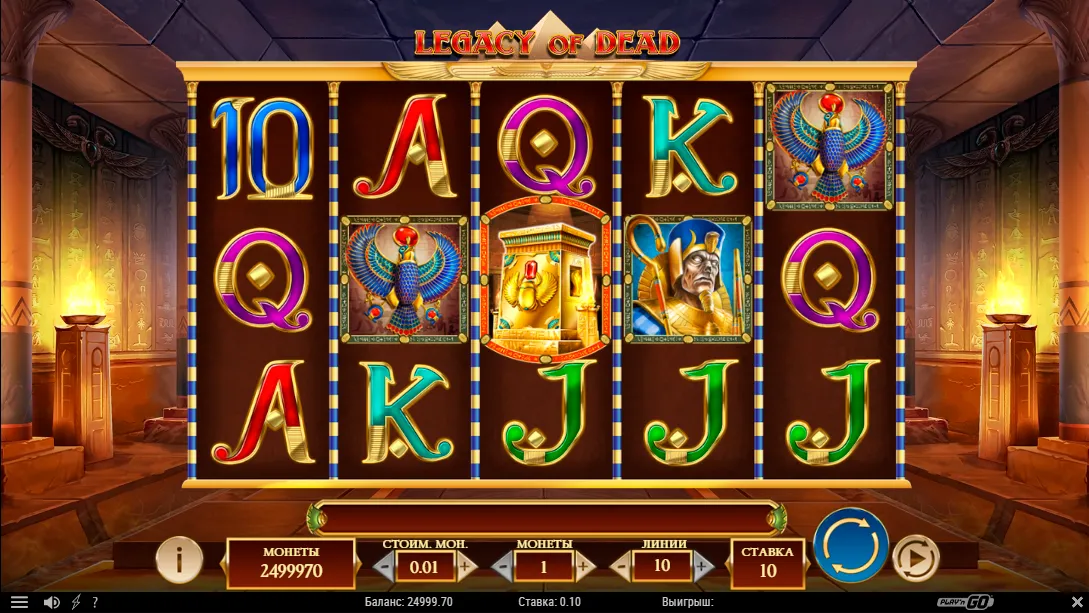Open the hamburger menu
The image size is (1089, 613).
(x=19, y=602)
